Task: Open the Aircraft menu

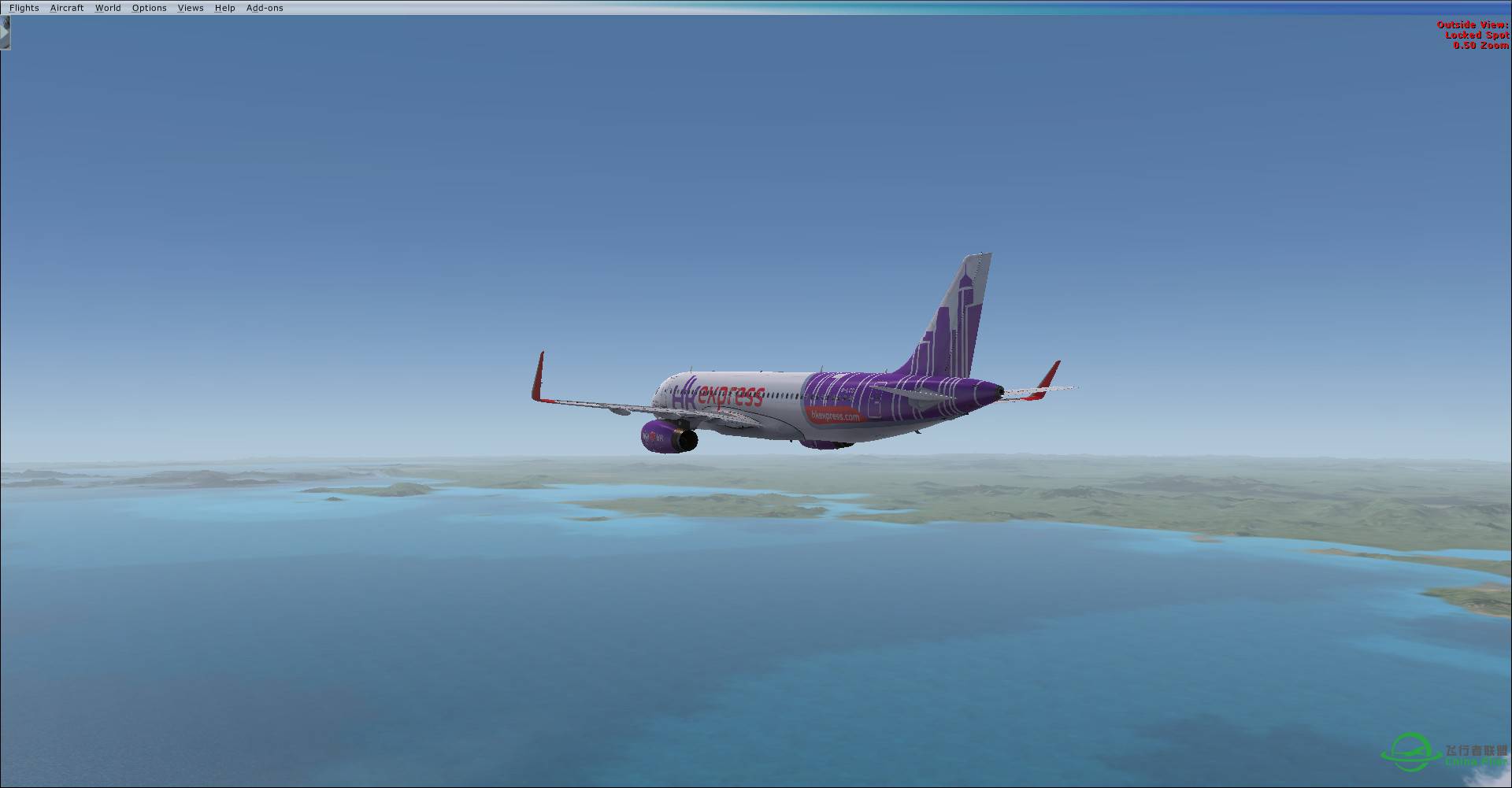Action: tap(66, 7)
